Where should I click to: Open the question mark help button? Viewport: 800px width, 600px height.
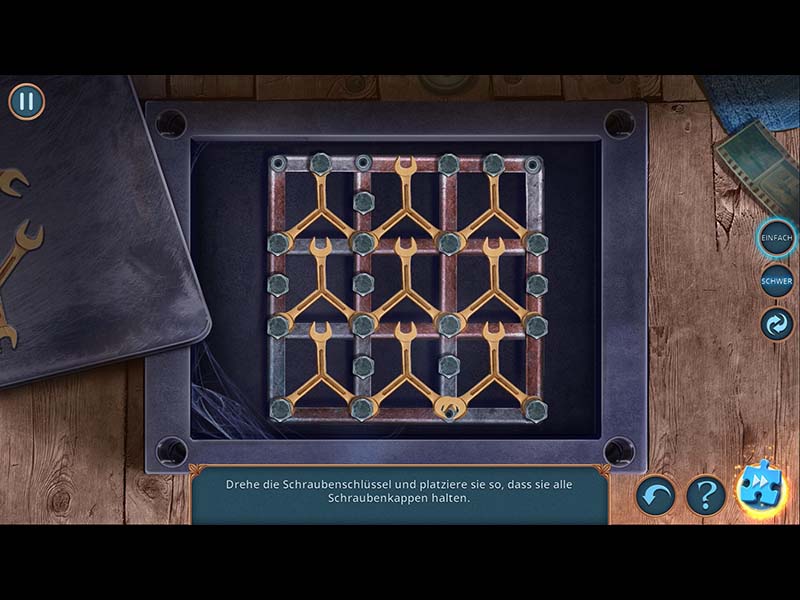click(x=705, y=494)
